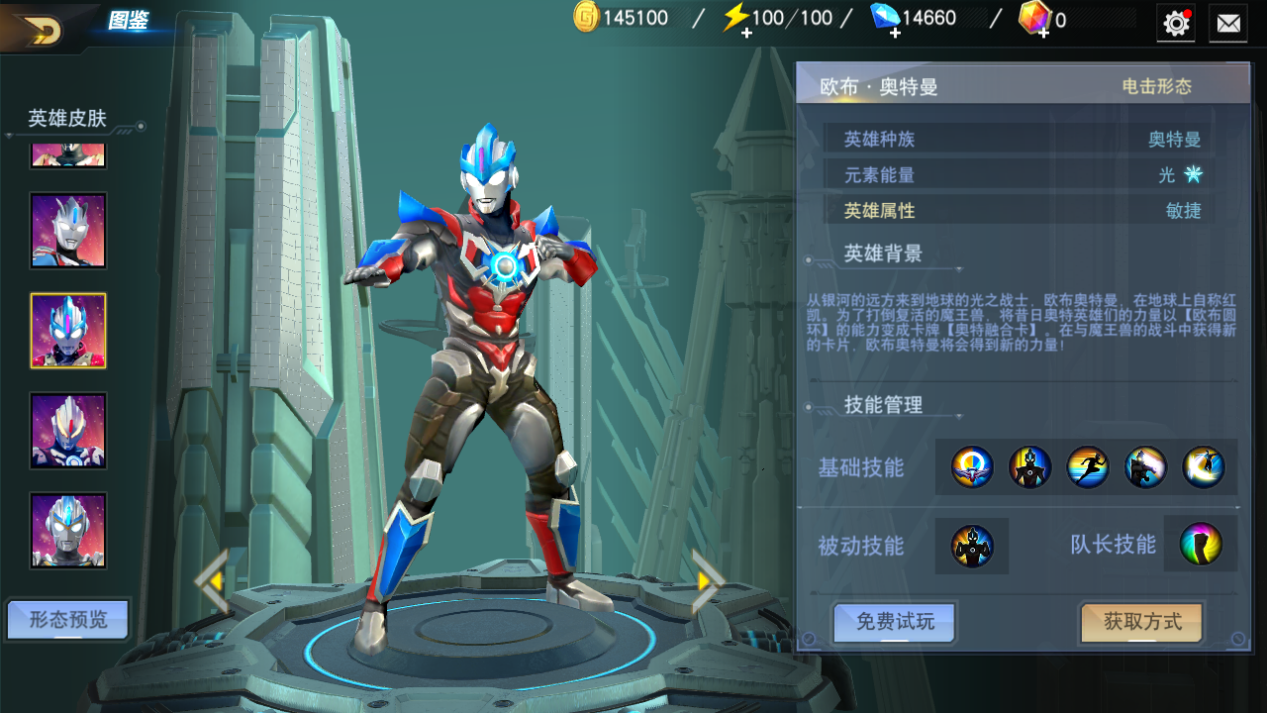
Task: View the running silhouette basic skill
Action: coord(1087,467)
